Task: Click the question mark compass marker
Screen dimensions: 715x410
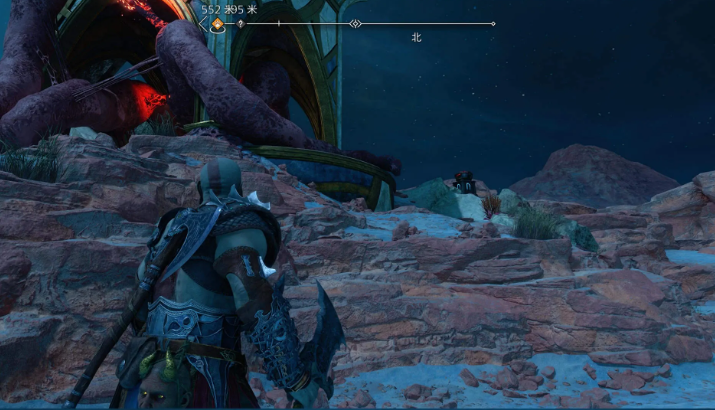Action: [240, 23]
